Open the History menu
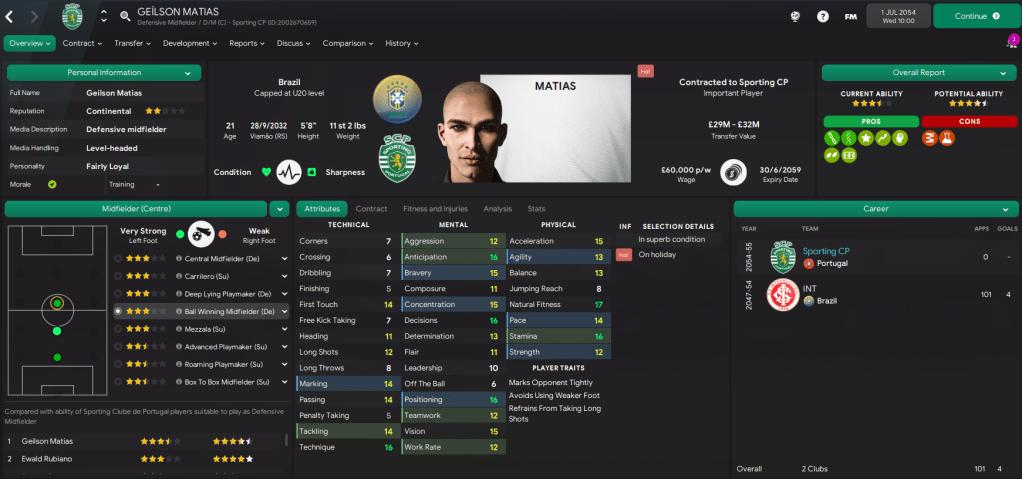The width and height of the screenshot is (1022, 479). pyautogui.click(x=401, y=43)
